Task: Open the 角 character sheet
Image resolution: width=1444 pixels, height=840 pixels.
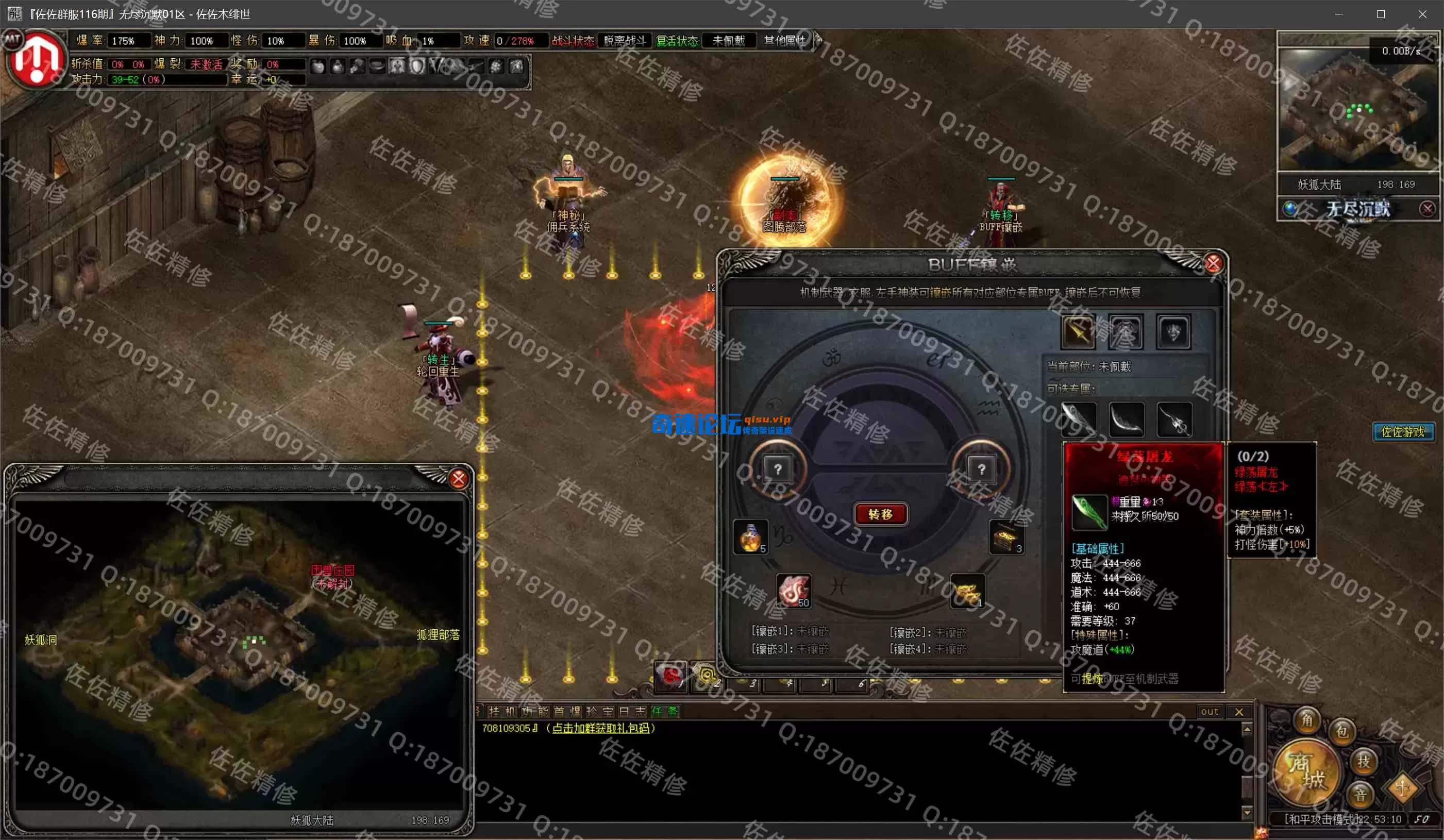Action: (x=1307, y=720)
